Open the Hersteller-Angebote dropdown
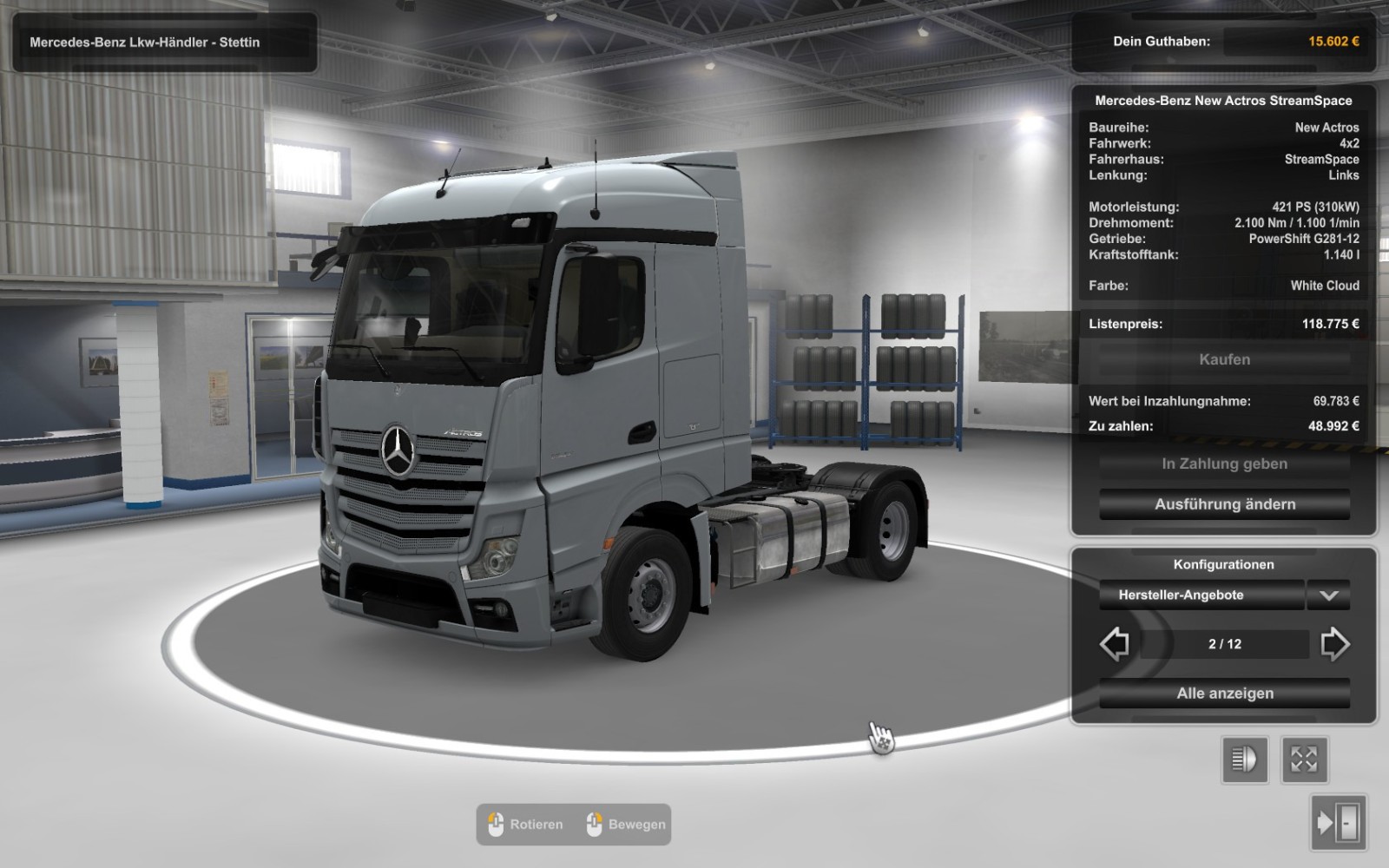Viewport: 1389px width, 868px height. (x=1328, y=595)
